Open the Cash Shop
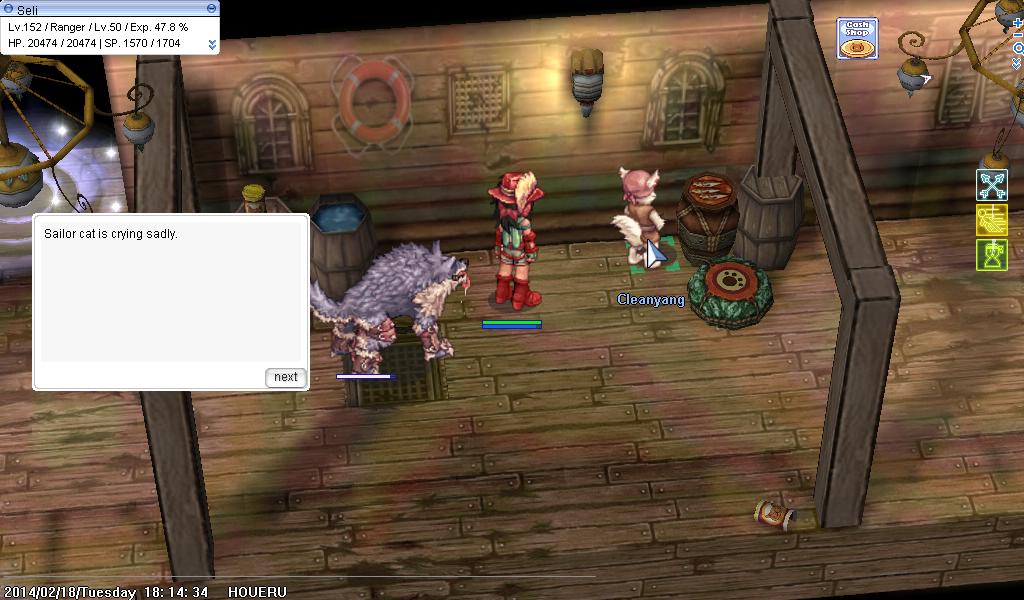This screenshot has height=600, width=1024. point(857,39)
